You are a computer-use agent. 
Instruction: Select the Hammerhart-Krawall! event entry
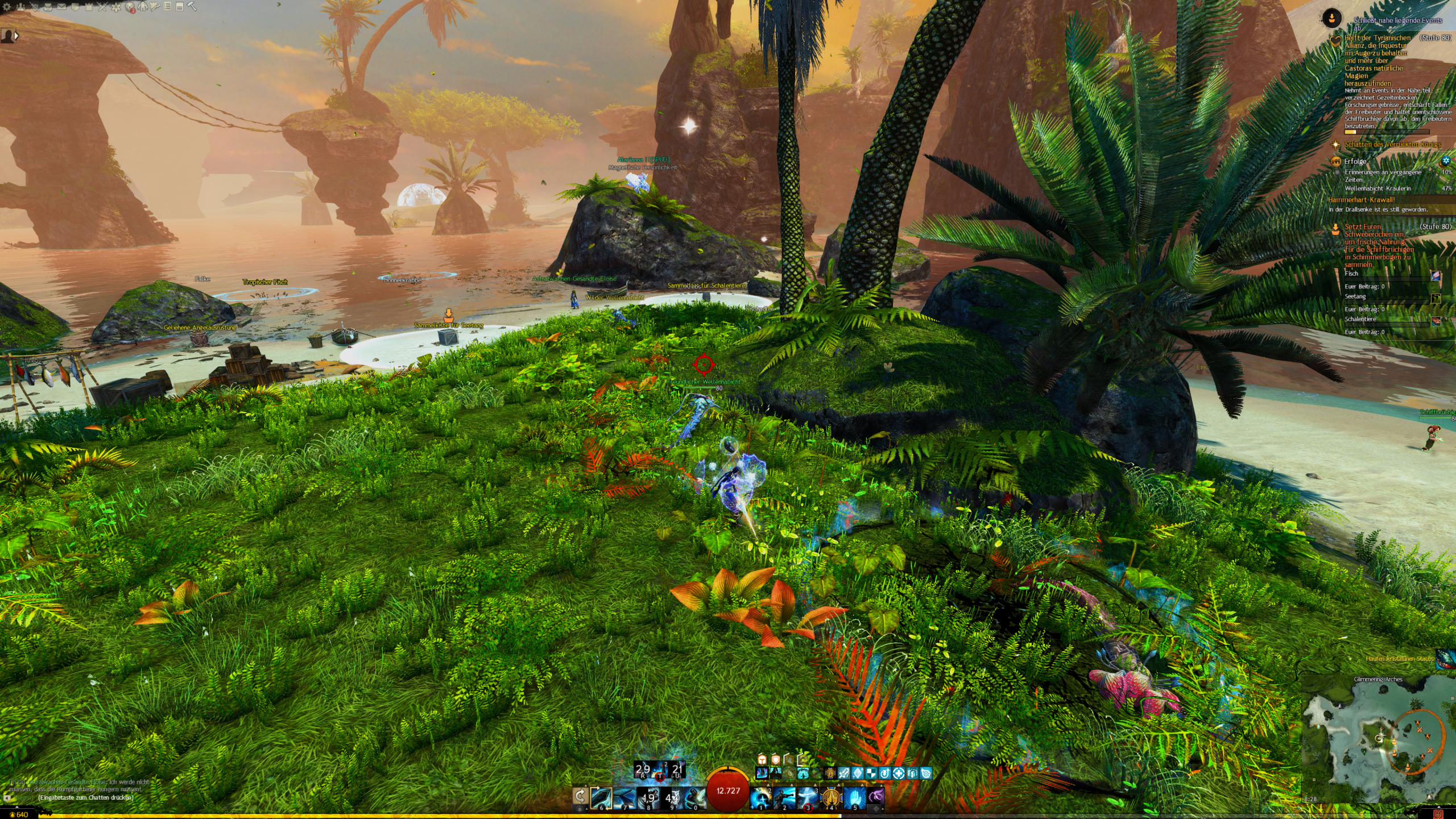click(x=1361, y=200)
